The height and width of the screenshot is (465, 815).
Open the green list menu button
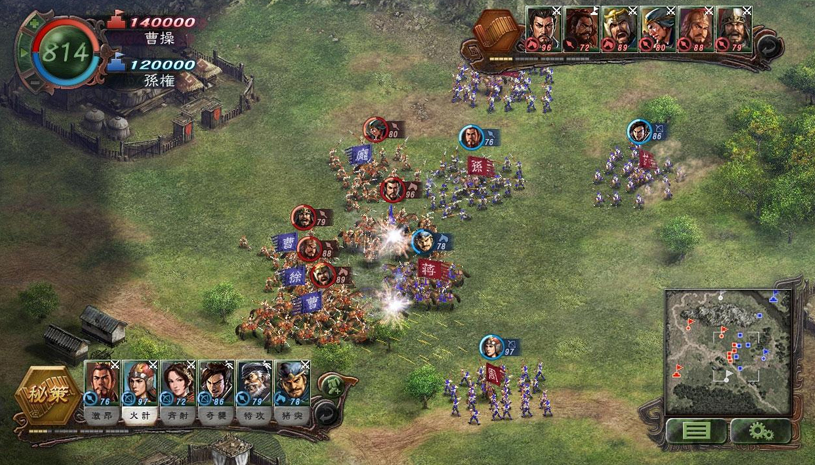697,431
